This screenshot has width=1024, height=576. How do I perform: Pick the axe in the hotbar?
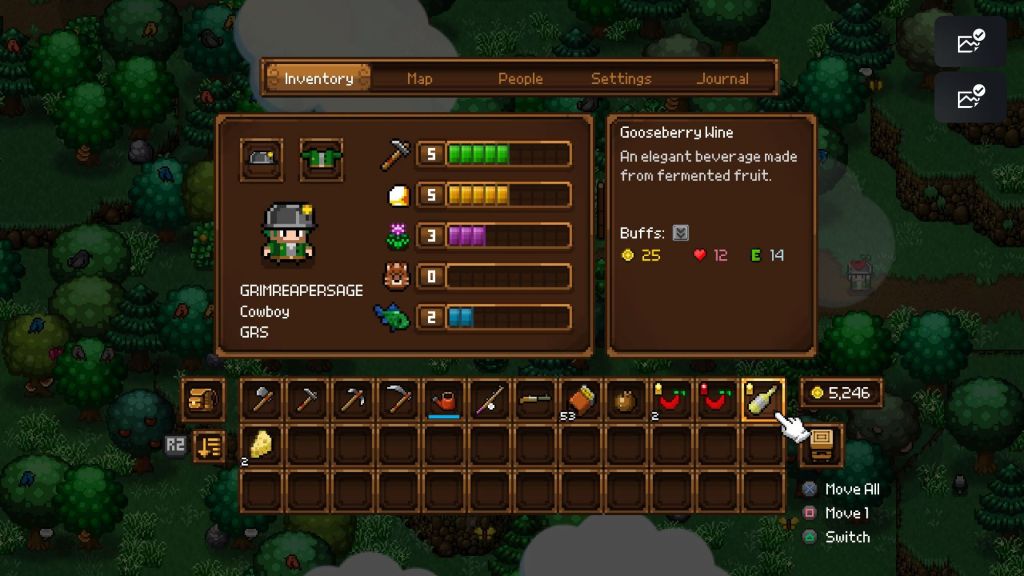pos(261,400)
